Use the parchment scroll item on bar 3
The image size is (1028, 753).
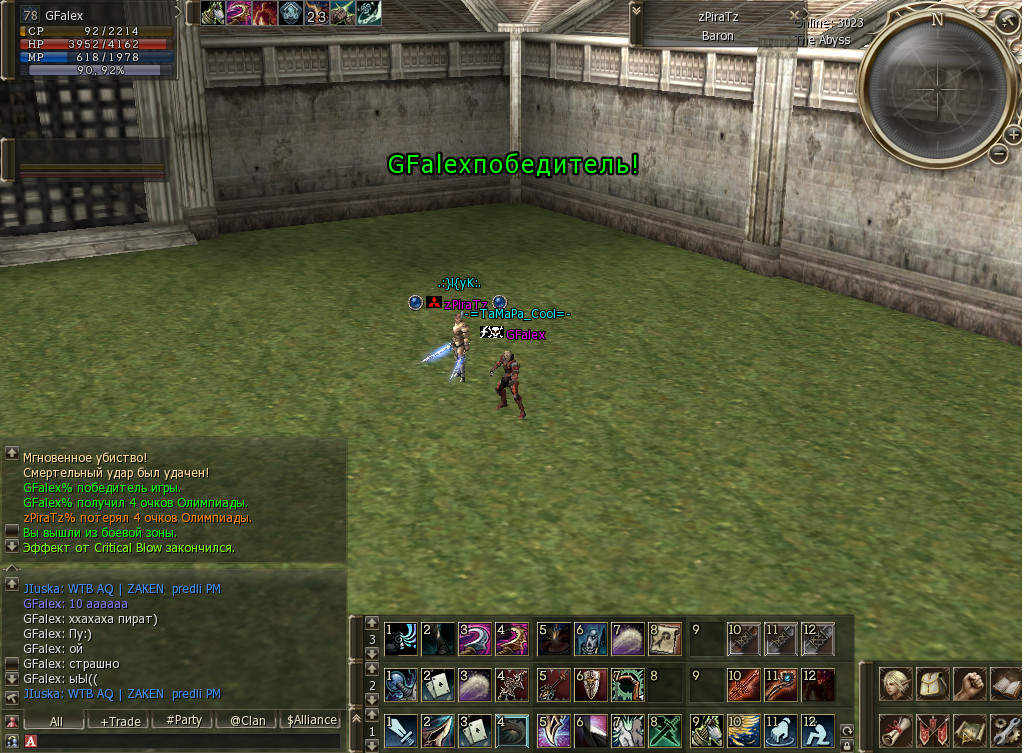click(665, 637)
